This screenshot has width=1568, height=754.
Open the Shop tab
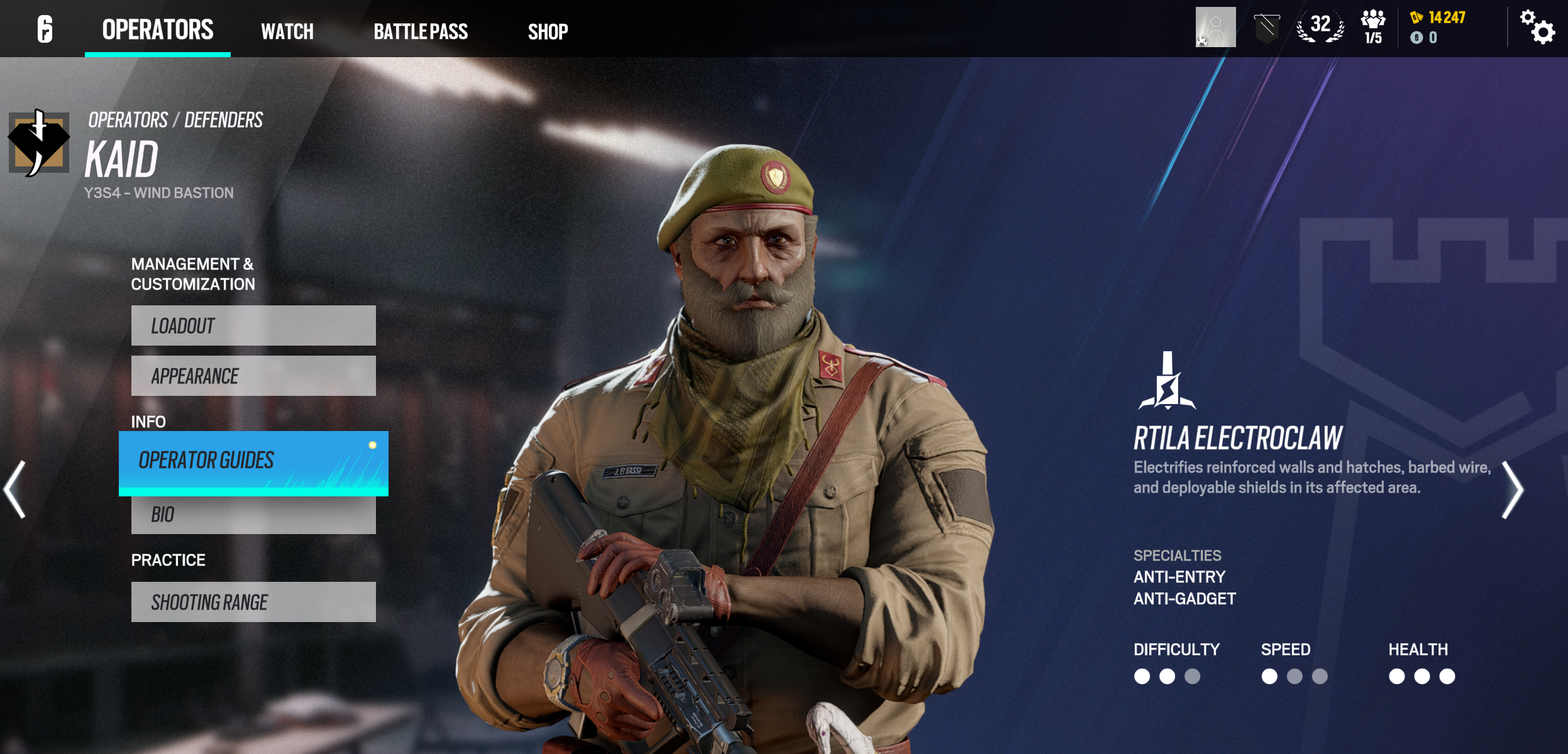(548, 31)
